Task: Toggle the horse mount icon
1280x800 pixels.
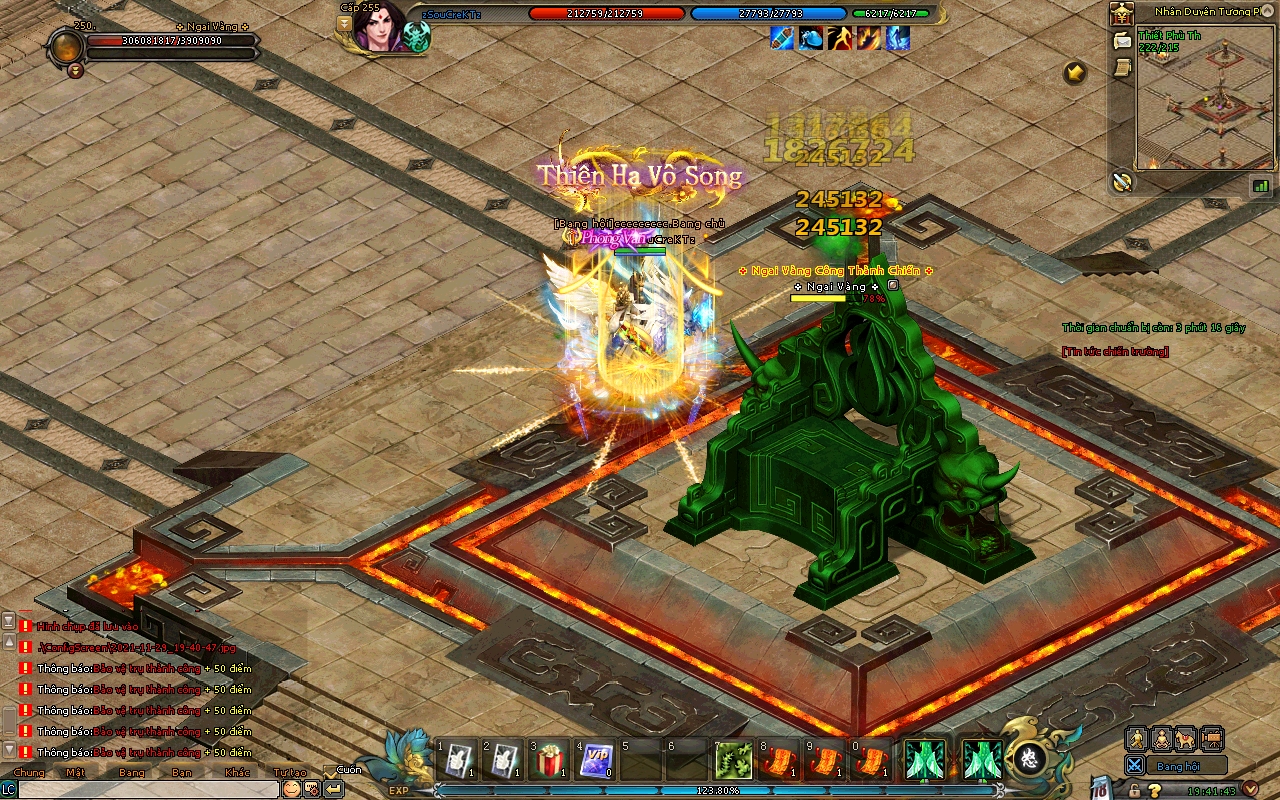Action: pyautogui.click(x=1186, y=739)
